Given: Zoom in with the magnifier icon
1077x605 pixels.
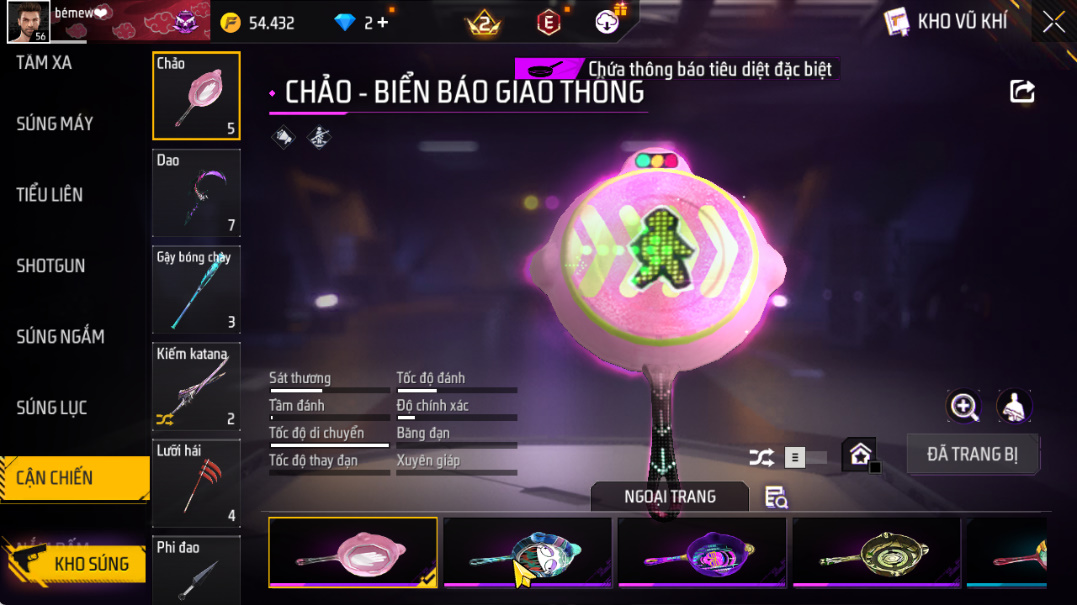Looking at the screenshot, I should click(964, 406).
